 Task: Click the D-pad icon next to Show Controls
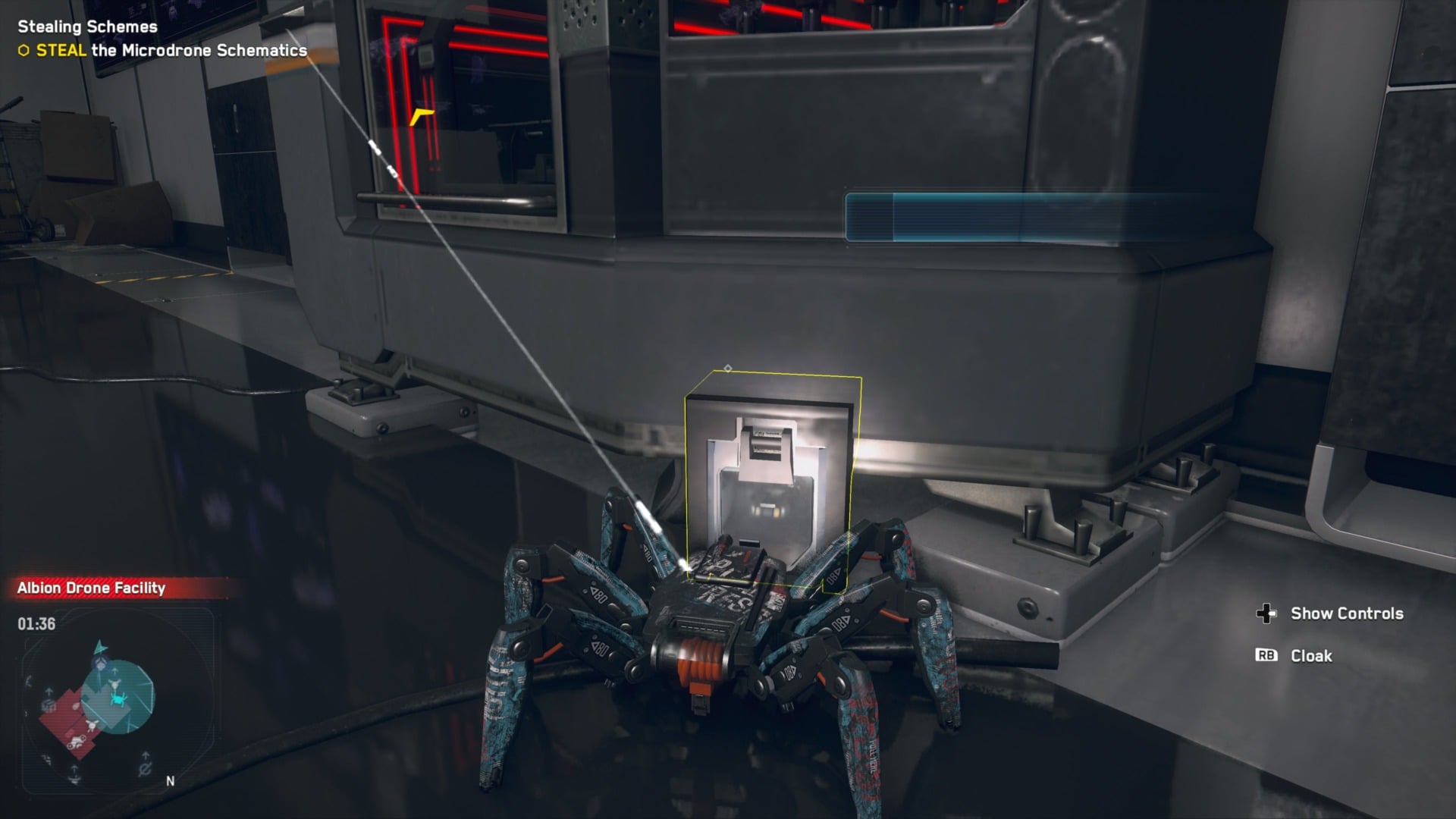click(x=1266, y=613)
